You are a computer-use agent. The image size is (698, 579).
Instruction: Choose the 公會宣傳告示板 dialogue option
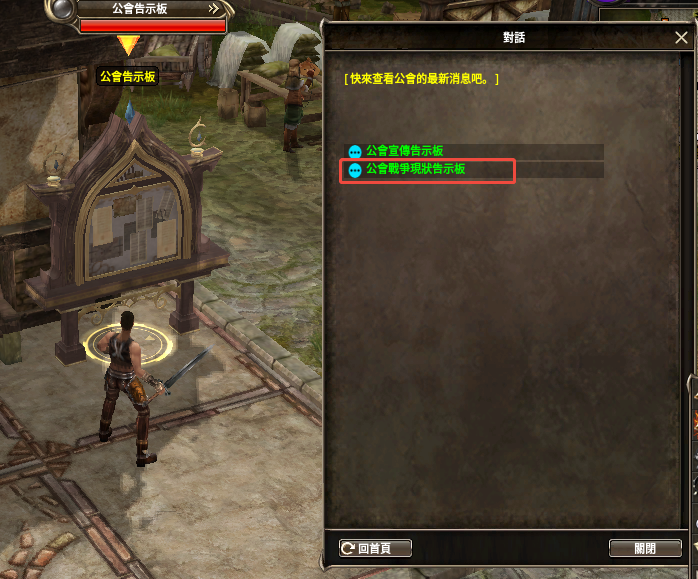pos(404,151)
